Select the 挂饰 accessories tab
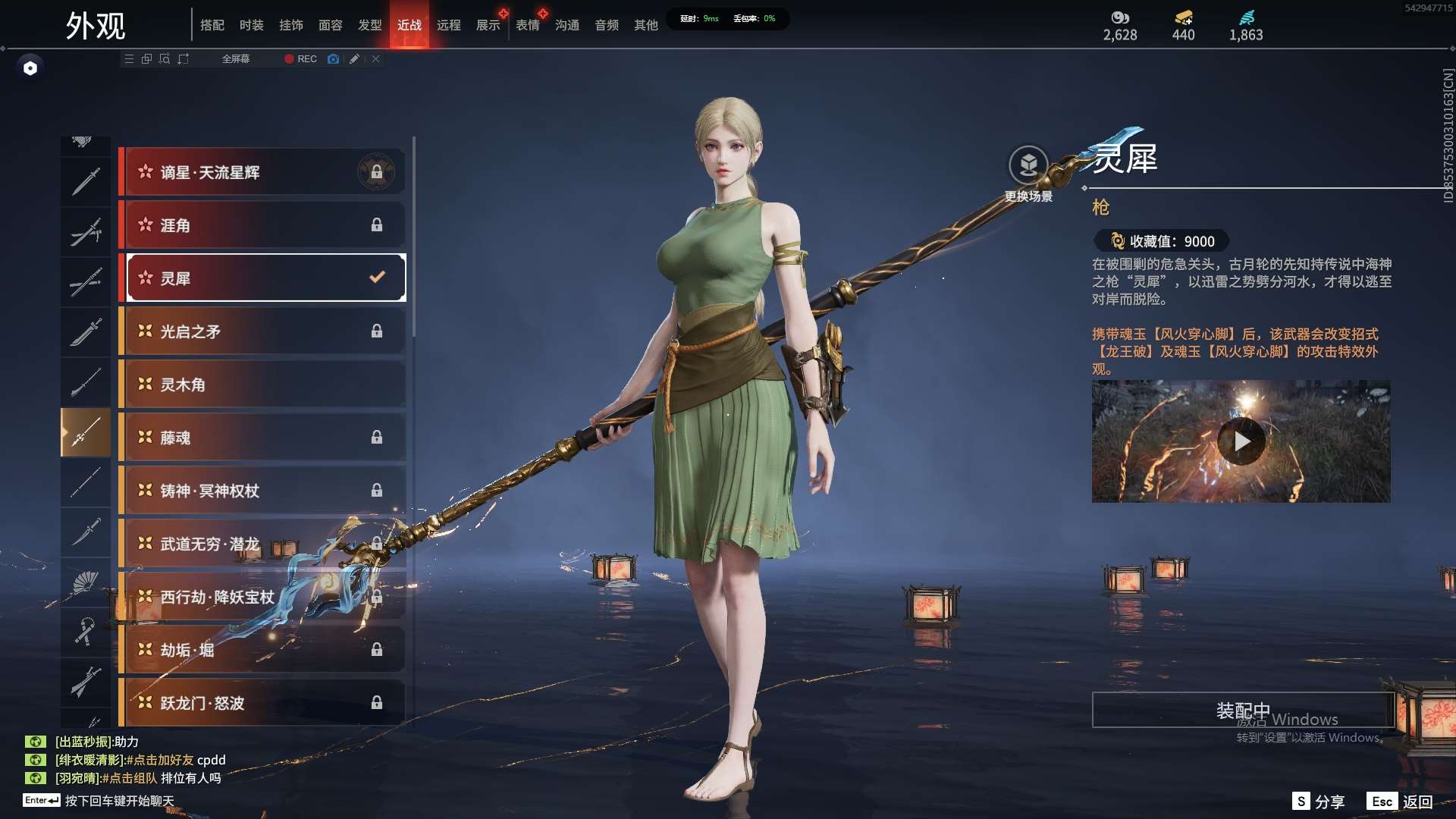1456x819 pixels. pyautogui.click(x=291, y=25)
